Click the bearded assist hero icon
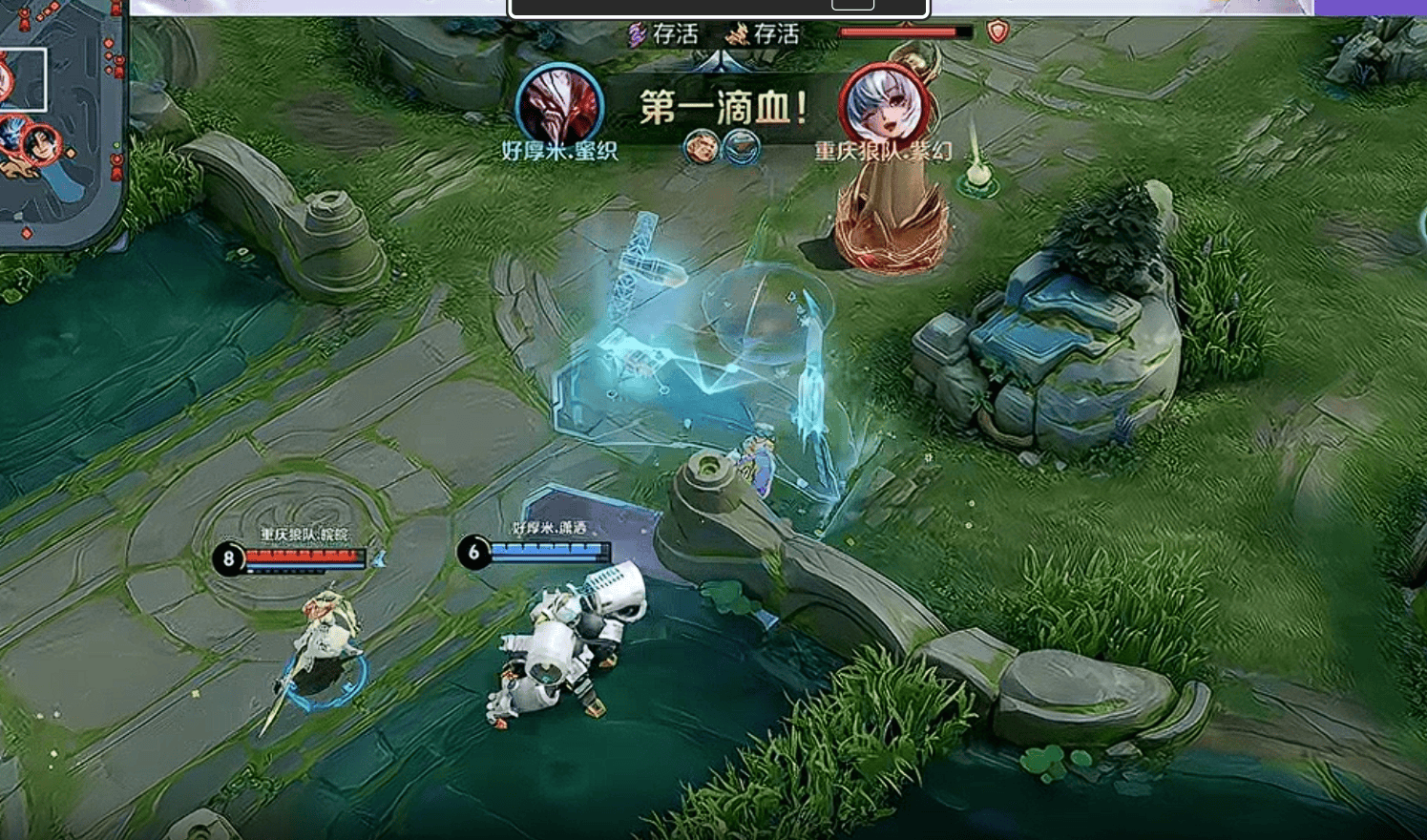Screen dimensions: 1427x840 [x=702, y=147]
